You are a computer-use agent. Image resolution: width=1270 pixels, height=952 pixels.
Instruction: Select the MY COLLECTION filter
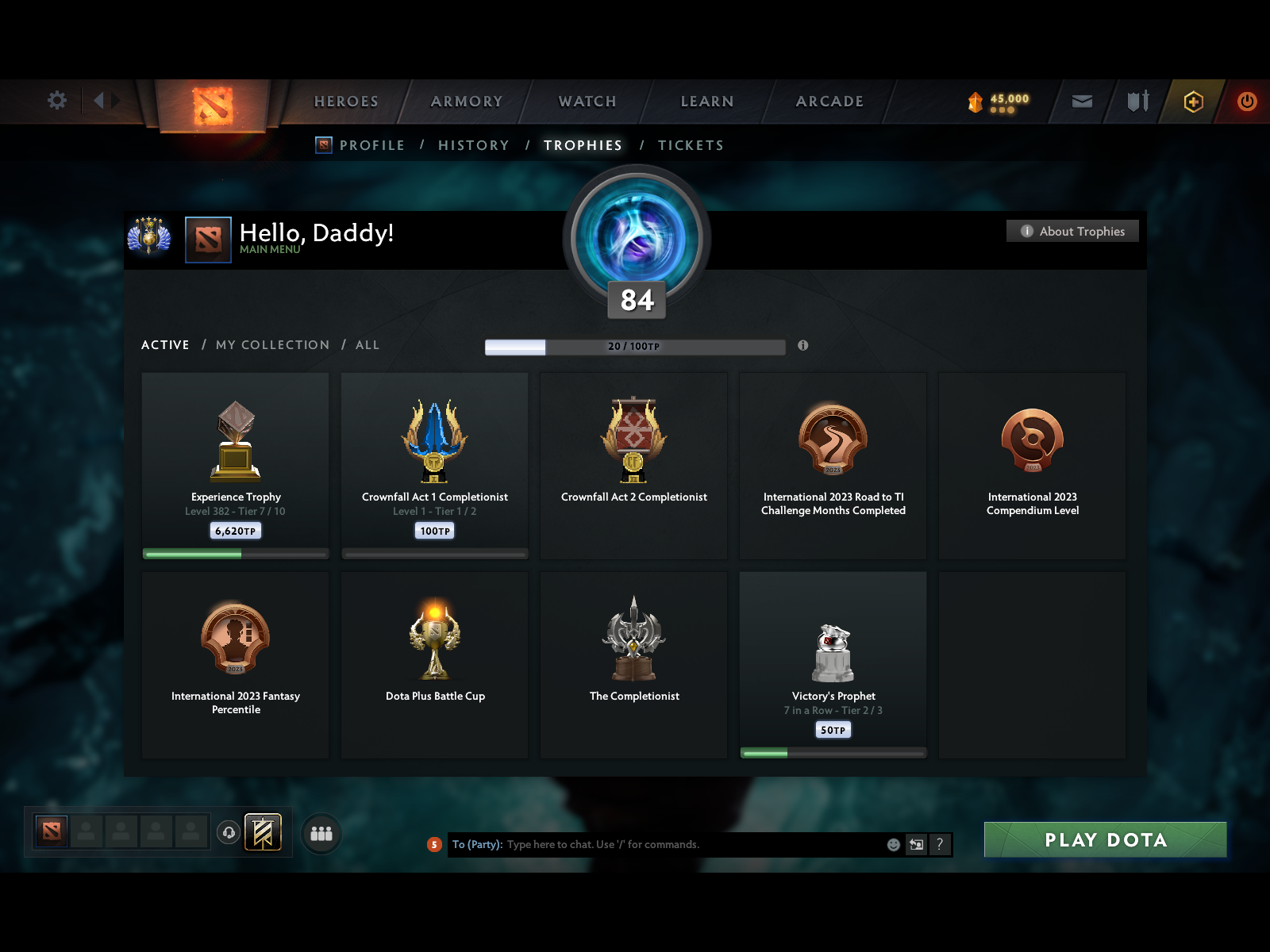(x=272, y=344)
